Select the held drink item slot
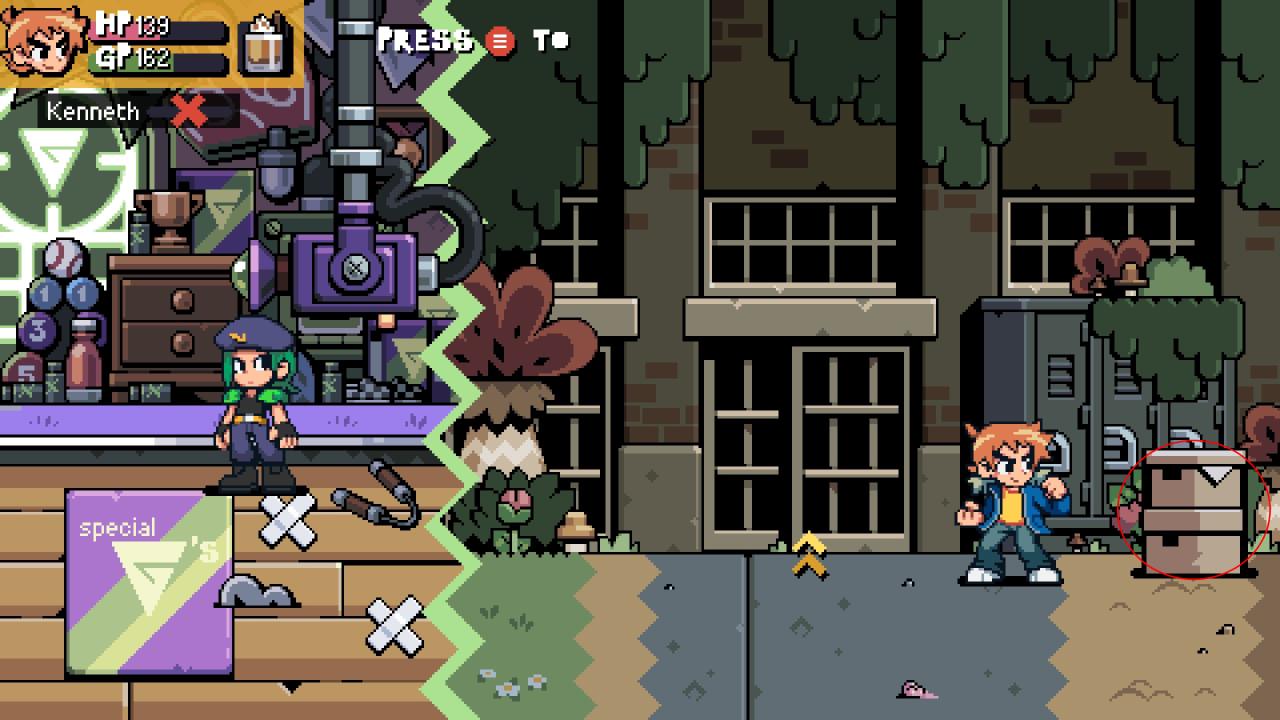 [x=265, y=43]
